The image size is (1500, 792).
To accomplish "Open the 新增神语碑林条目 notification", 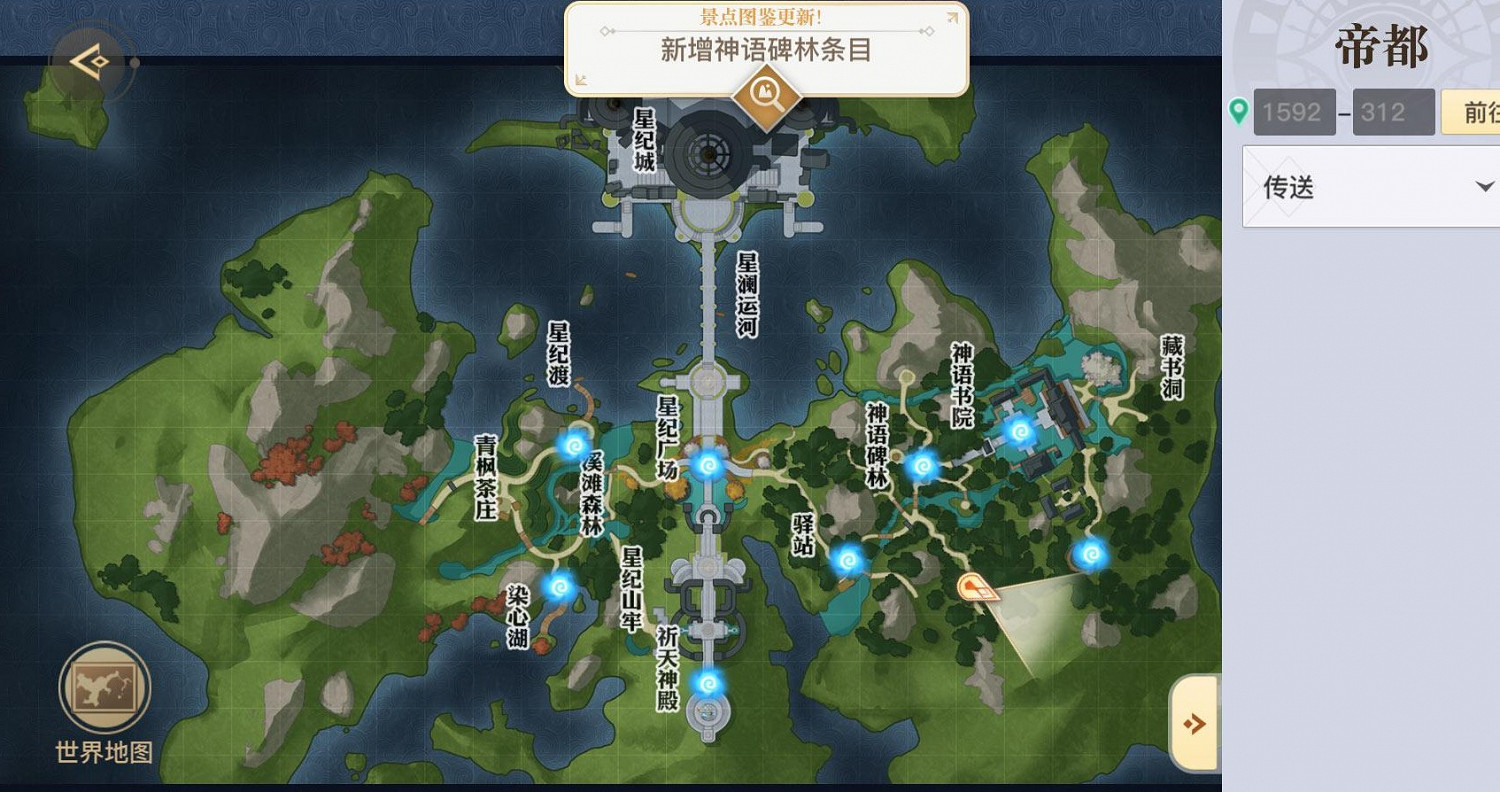I will 764,52.
